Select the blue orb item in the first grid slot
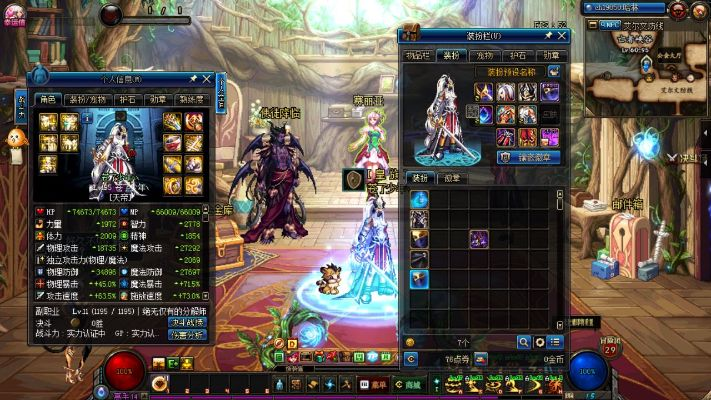This screenshot has height=400, width=711. pos(419,199)
